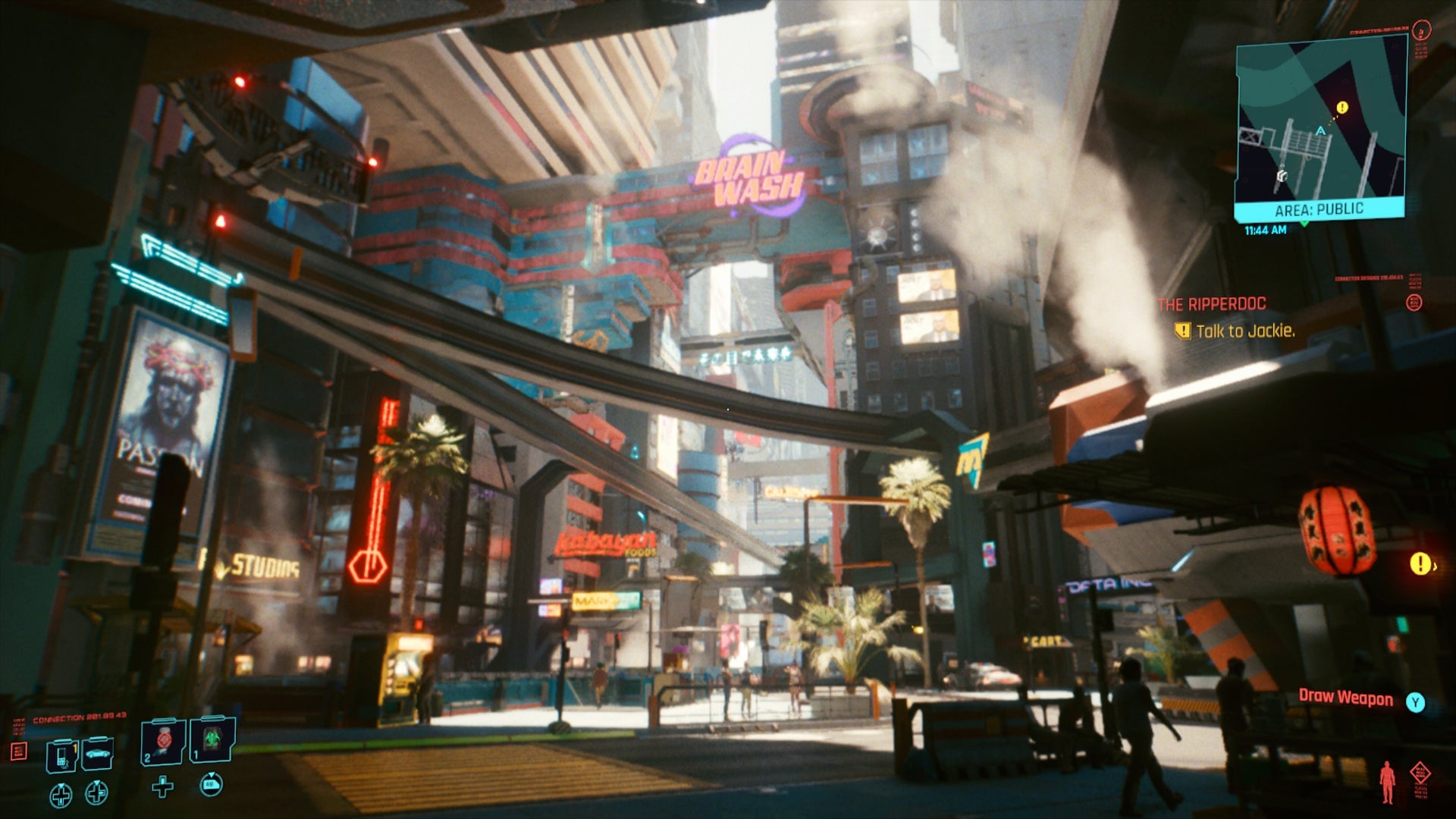1456x819 pixels.
Task: Click the red warning diamond icon
Action: click(x=1420, y=772)
